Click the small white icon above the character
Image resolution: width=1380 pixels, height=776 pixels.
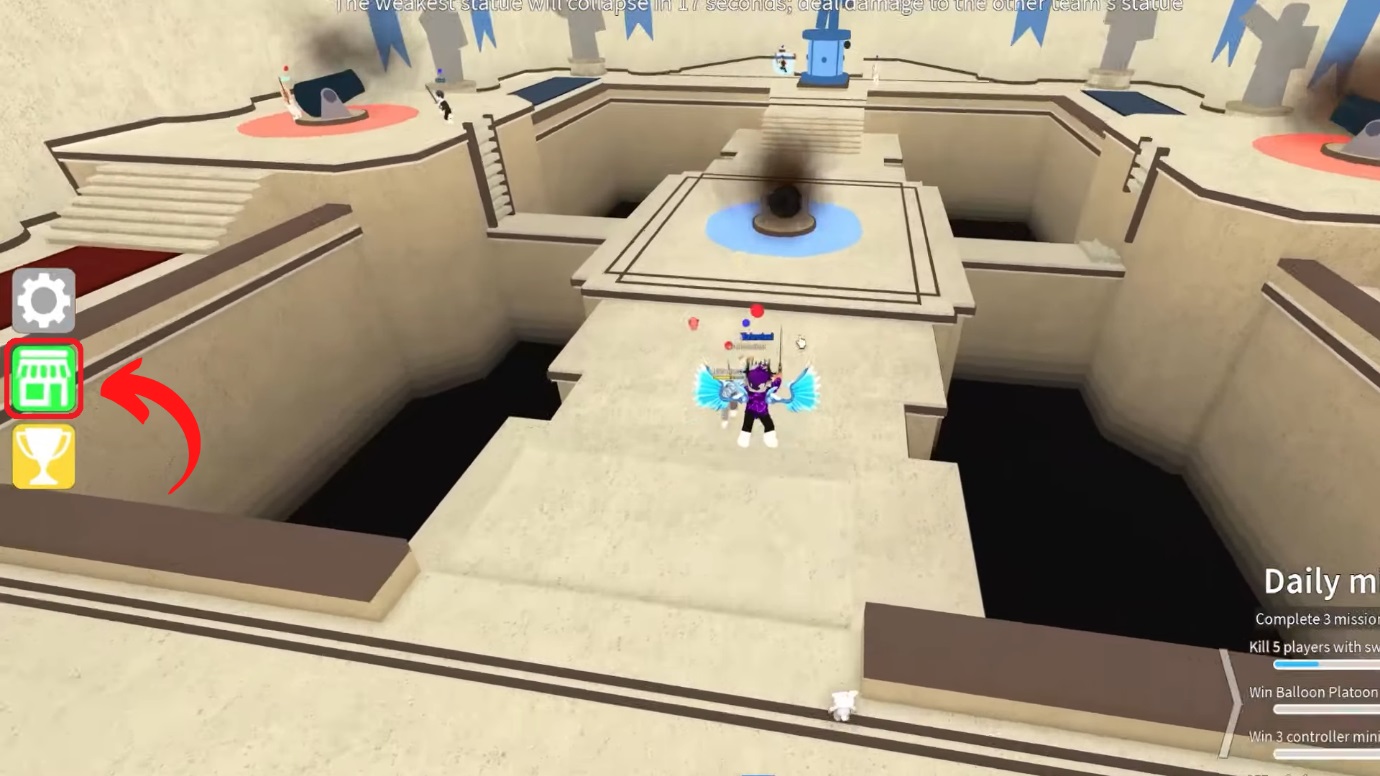800,343
